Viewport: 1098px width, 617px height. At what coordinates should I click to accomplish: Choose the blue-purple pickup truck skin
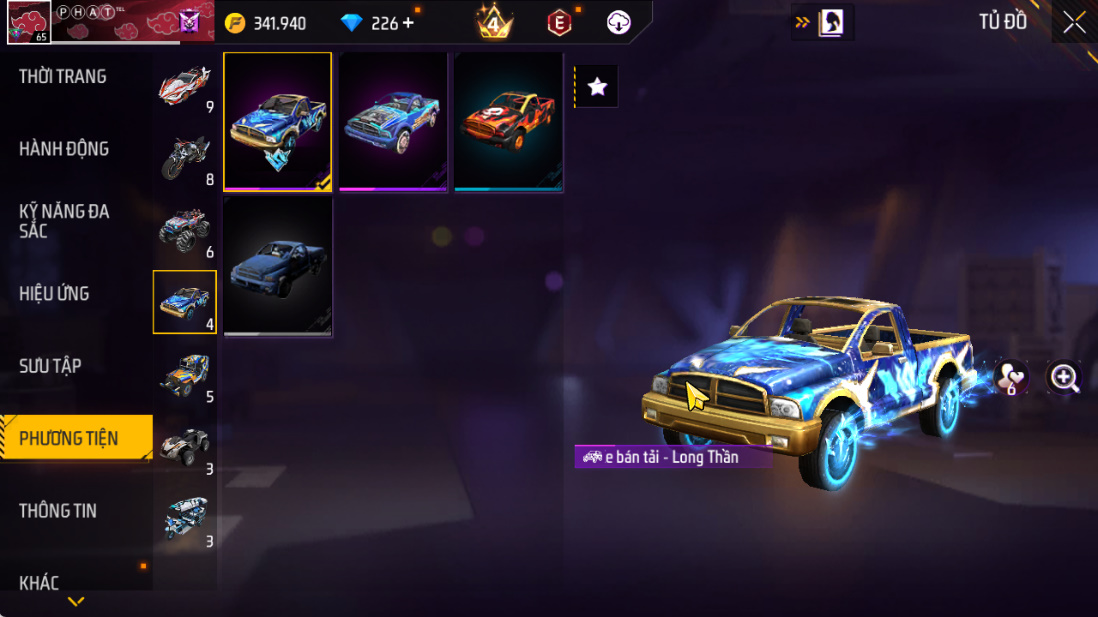pyautogui.click(x=393, y=121)
